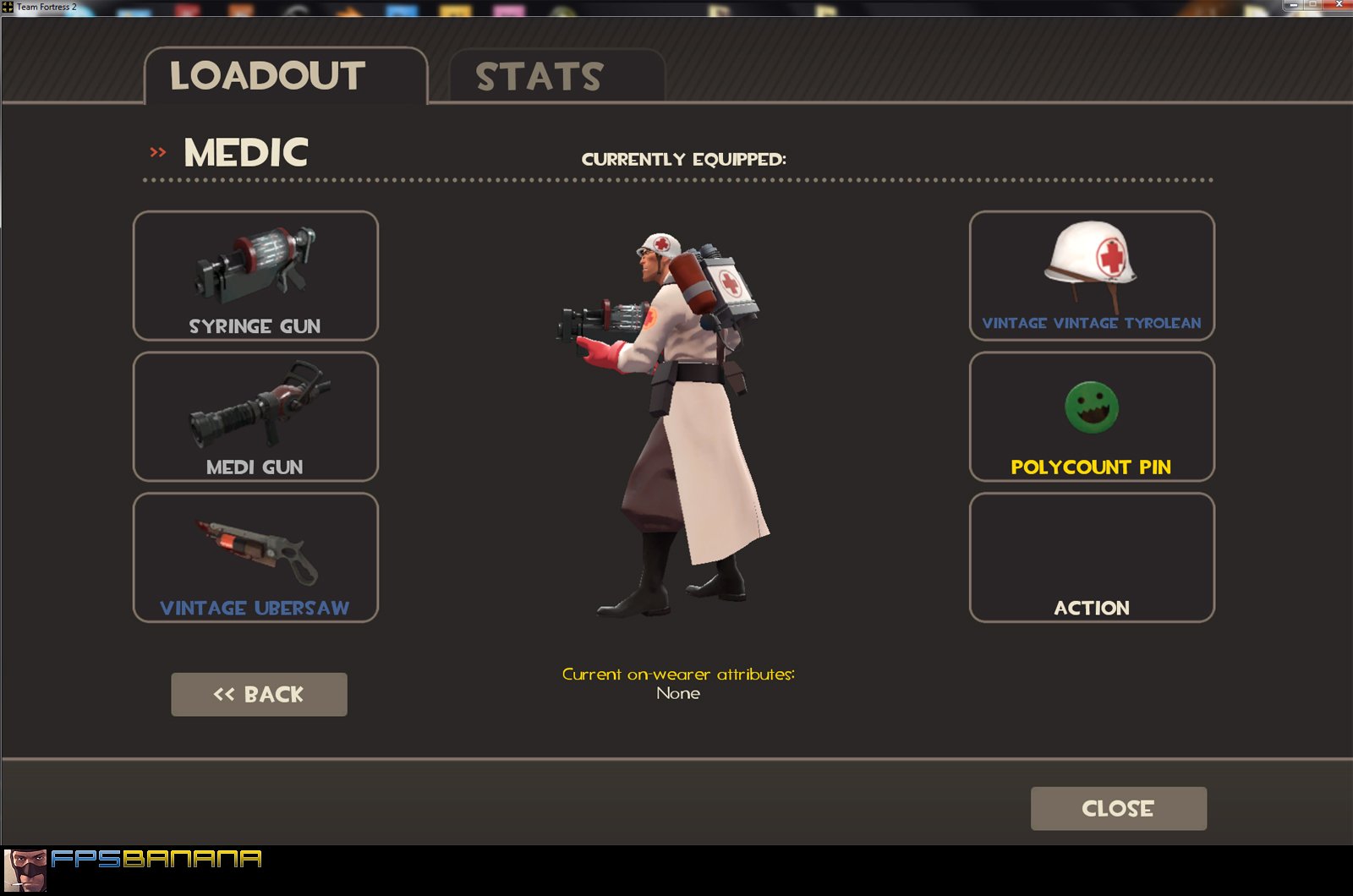Click the MEDIC class heading

point(244,152)
